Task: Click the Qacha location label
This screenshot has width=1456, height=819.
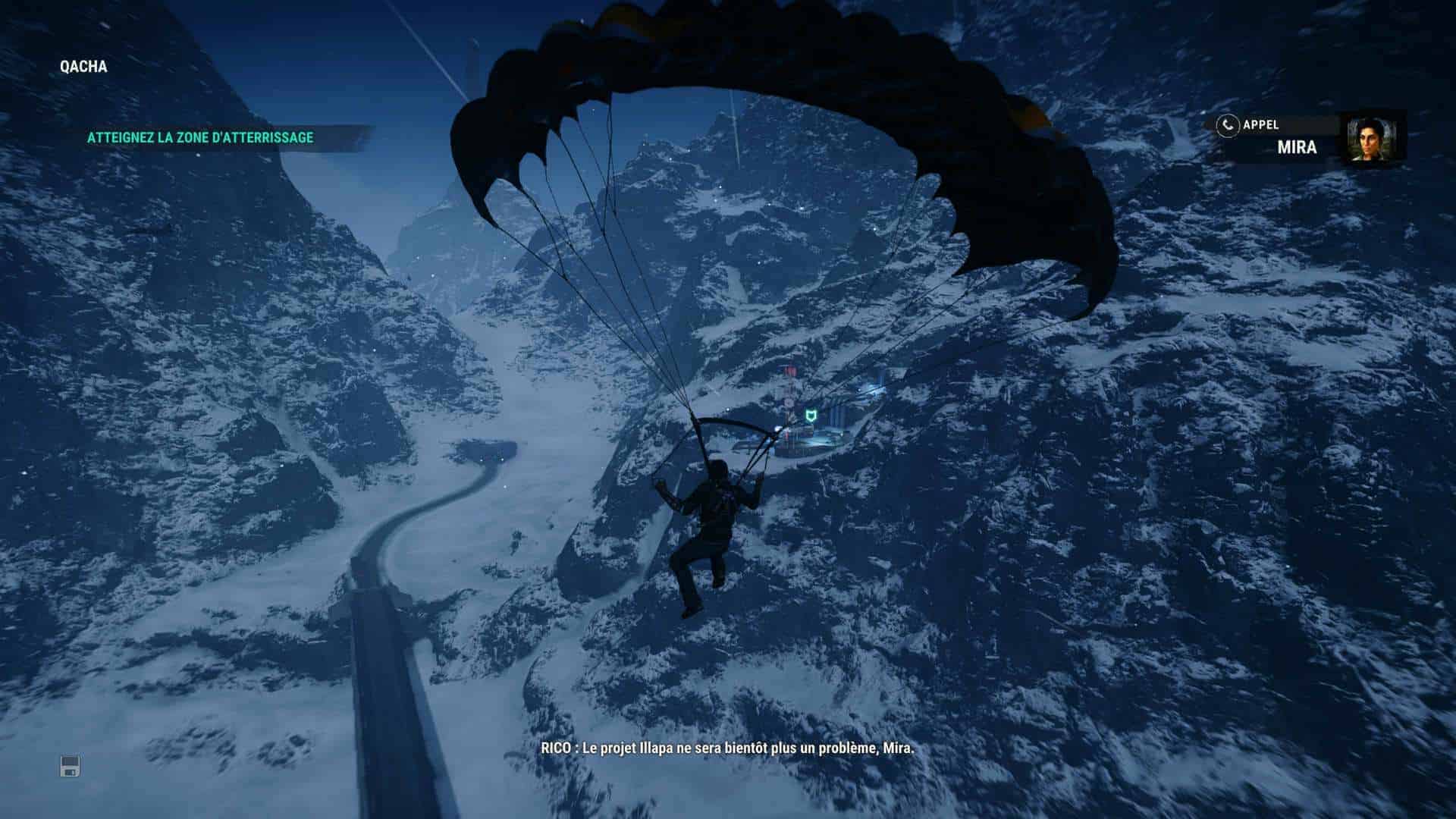Action: 83,67
